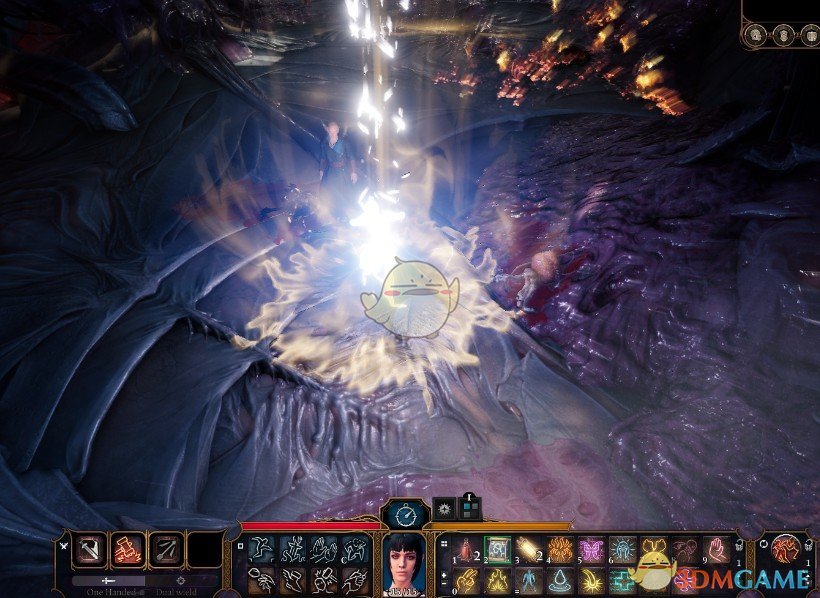Choose the ranged bow attack icon
Screen dimensions: 820x598
tap(165, 549)
